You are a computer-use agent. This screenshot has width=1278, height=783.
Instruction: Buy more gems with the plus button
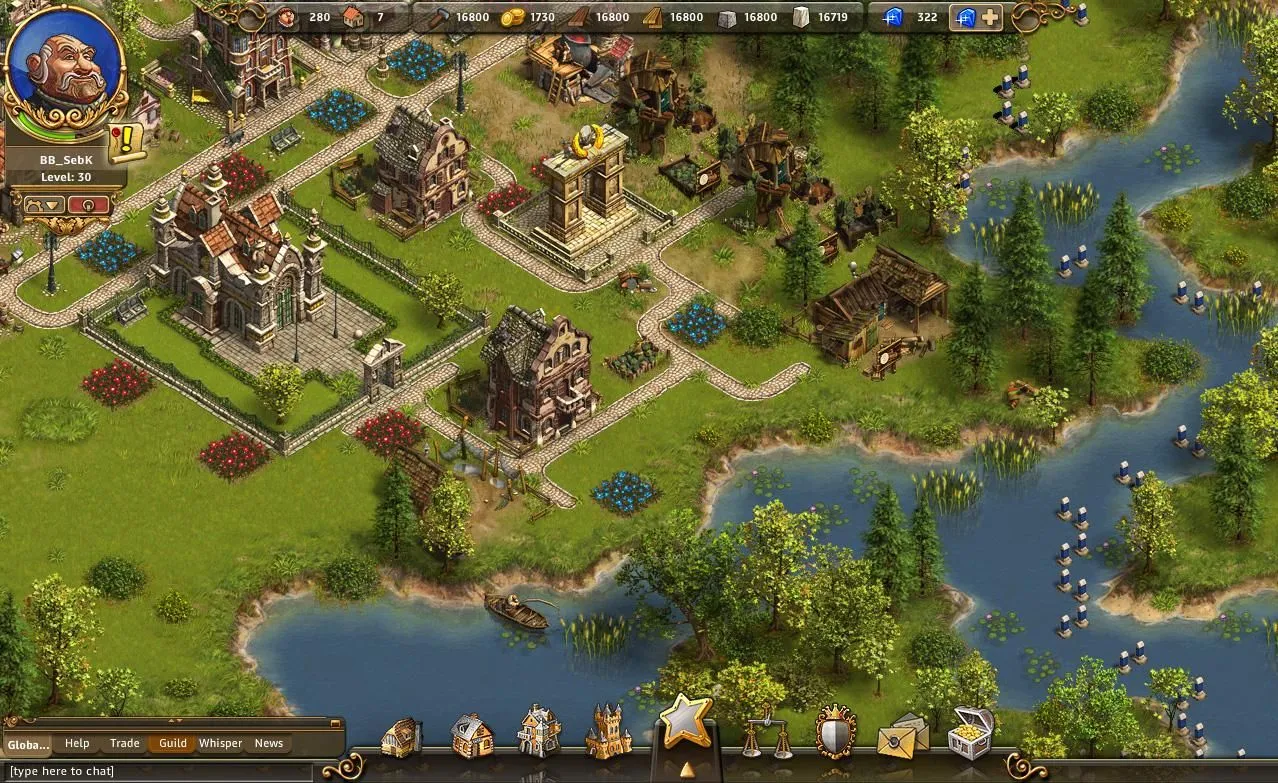point(989,17)
